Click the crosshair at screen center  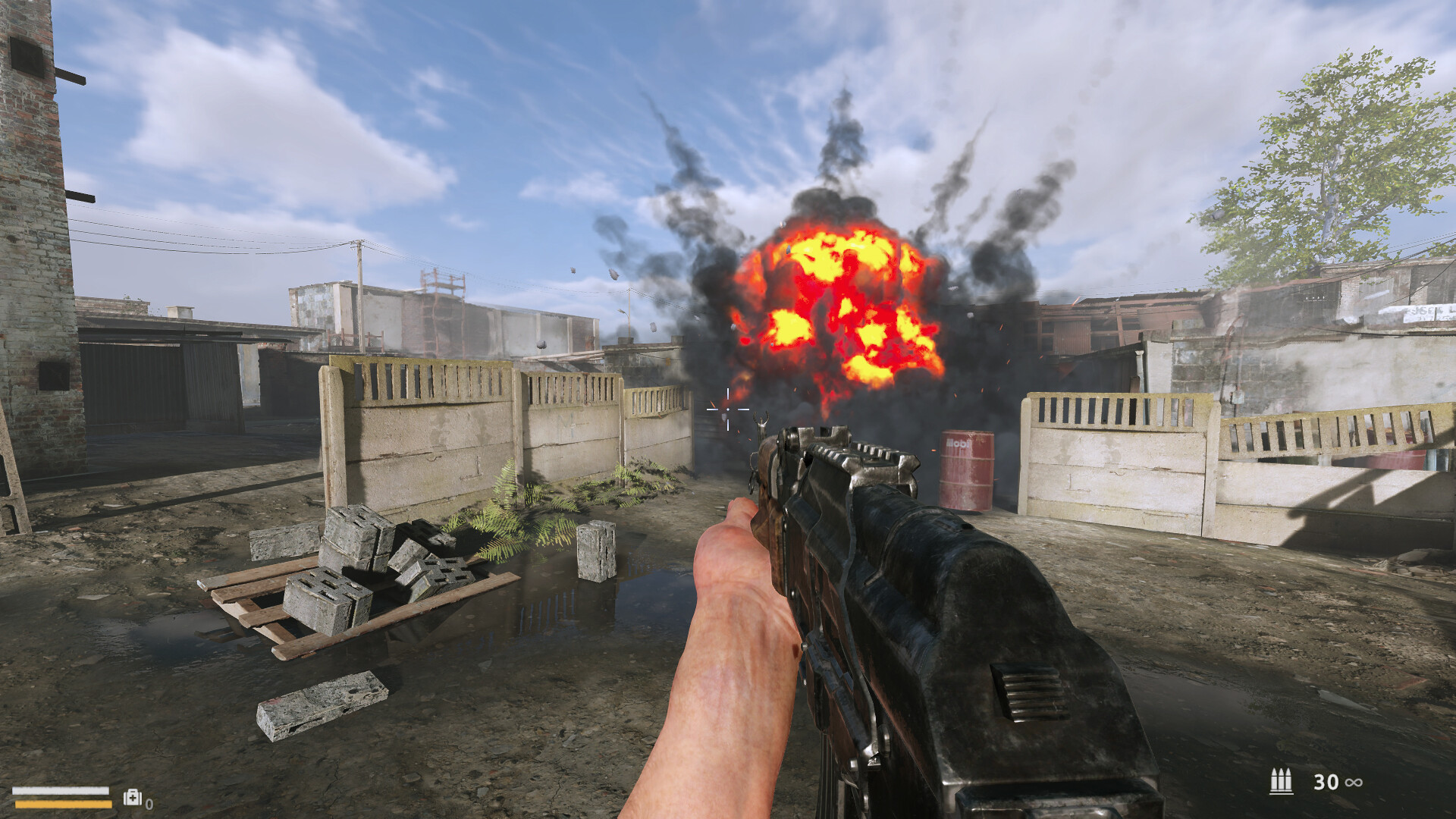click(726, 409)
